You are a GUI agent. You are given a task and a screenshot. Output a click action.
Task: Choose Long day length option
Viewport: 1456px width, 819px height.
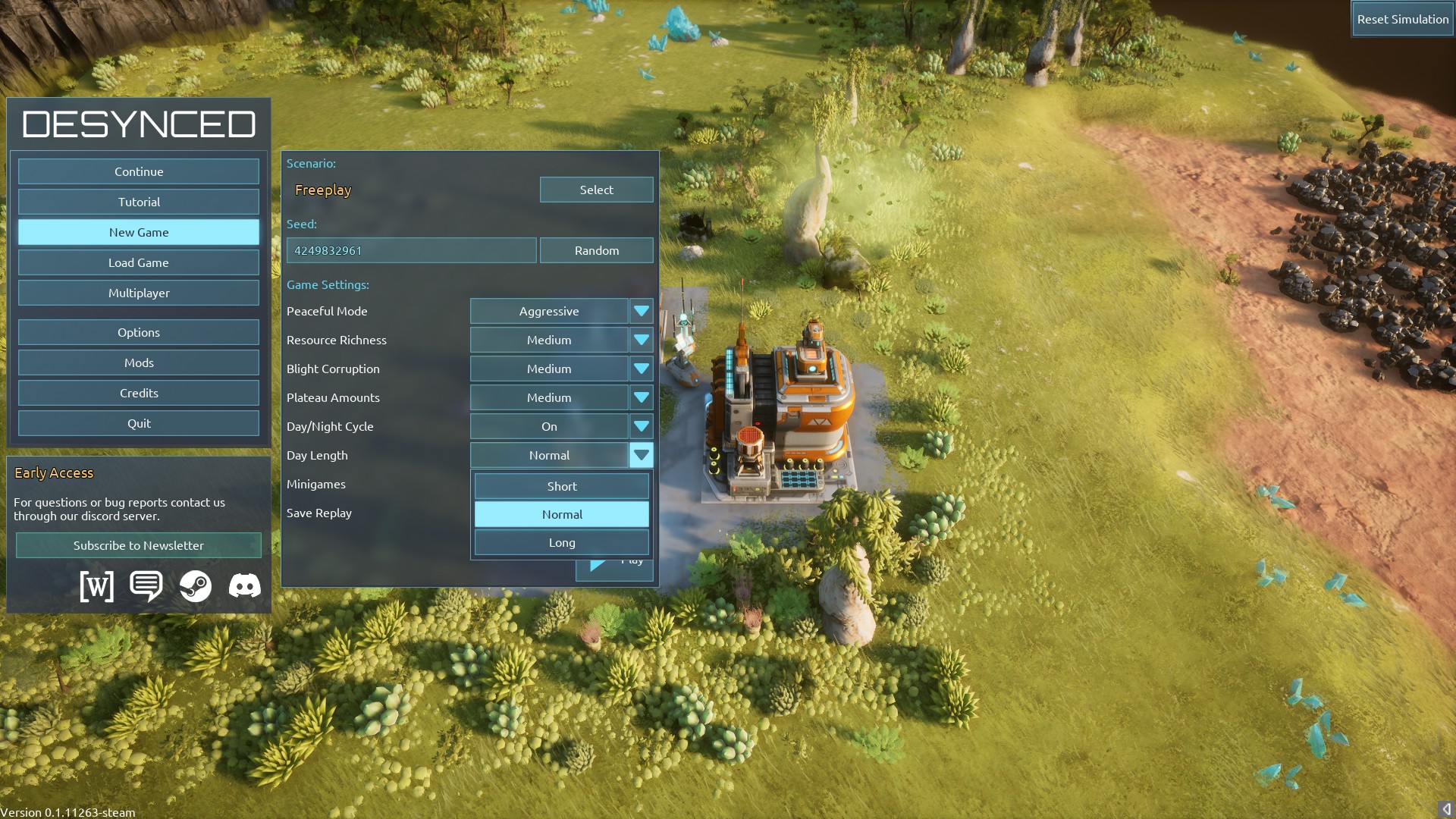pos(561,543)
